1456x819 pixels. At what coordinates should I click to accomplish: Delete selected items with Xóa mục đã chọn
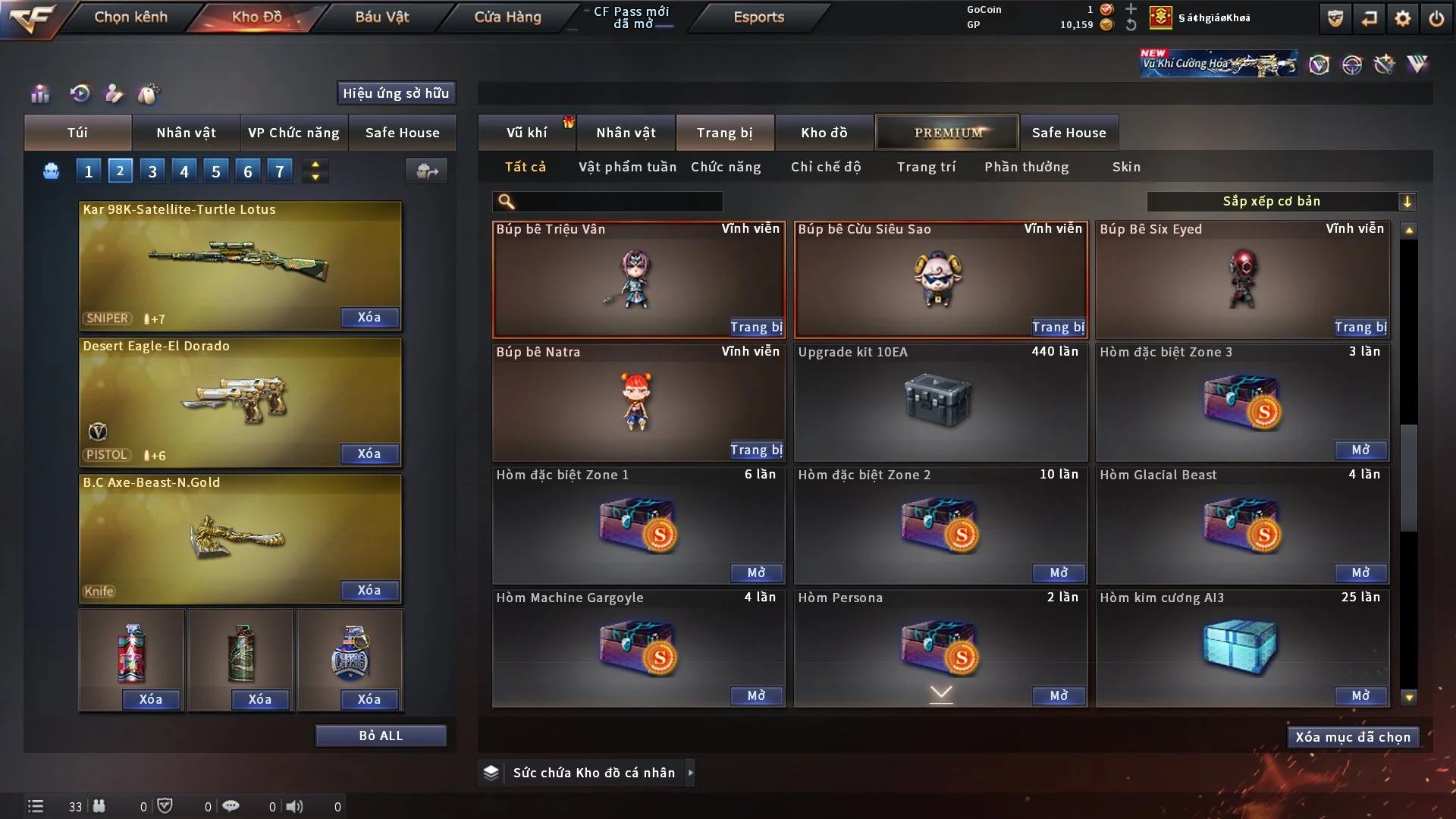point(1353,737)
